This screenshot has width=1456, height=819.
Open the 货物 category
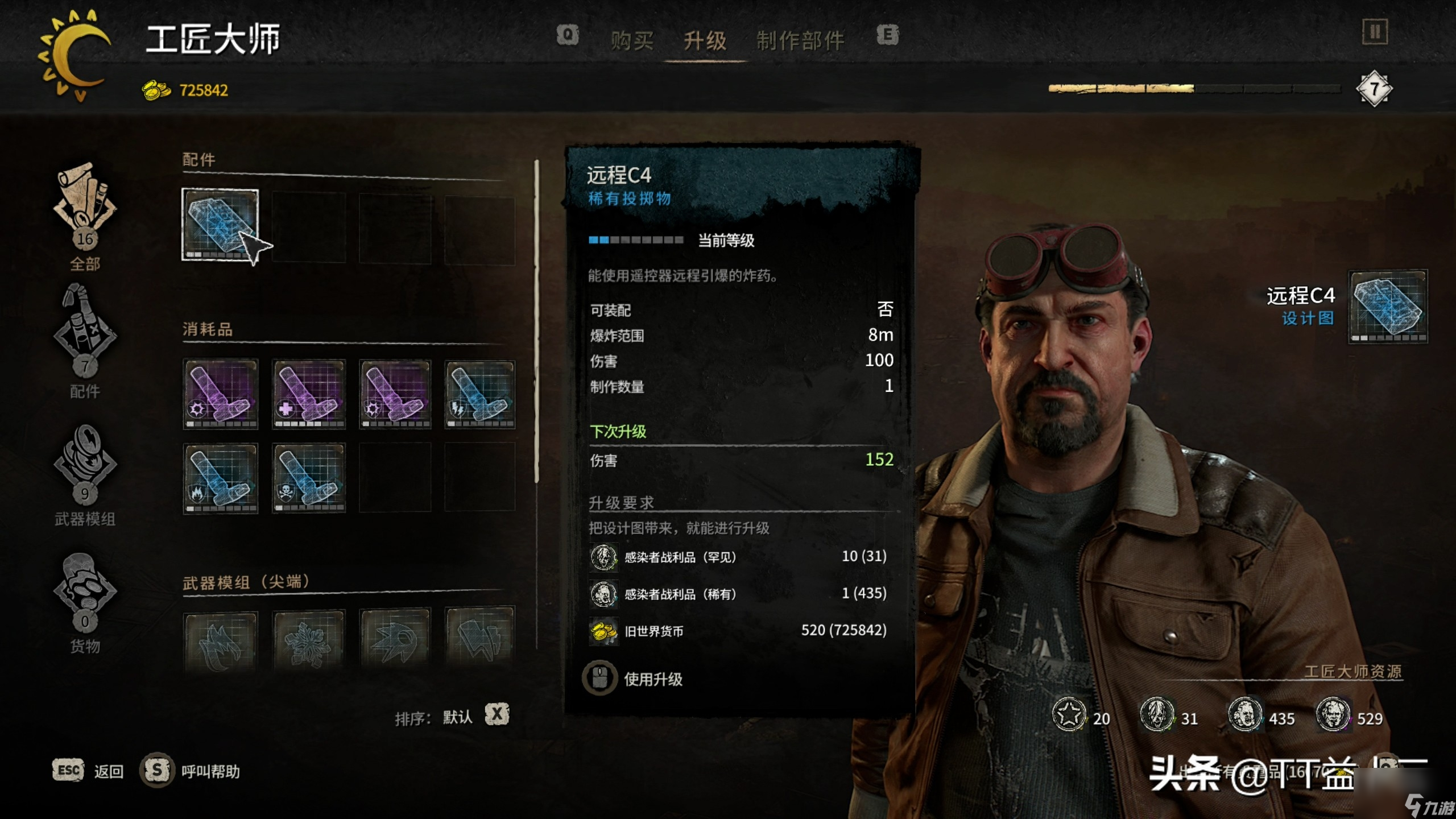[85, 603]
